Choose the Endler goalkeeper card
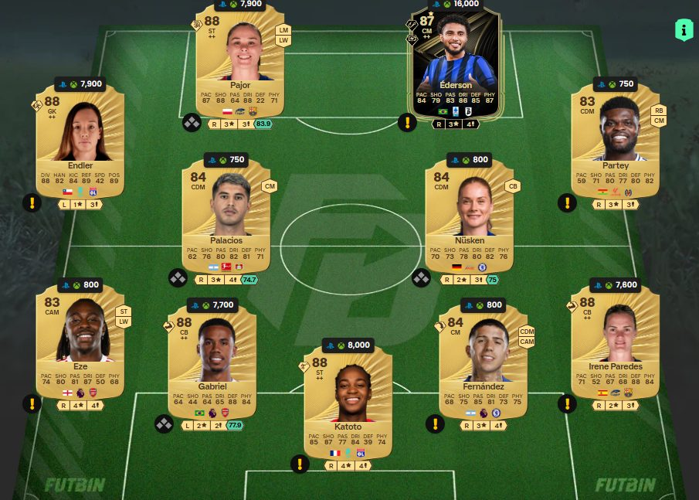 [x=80, y=140]
